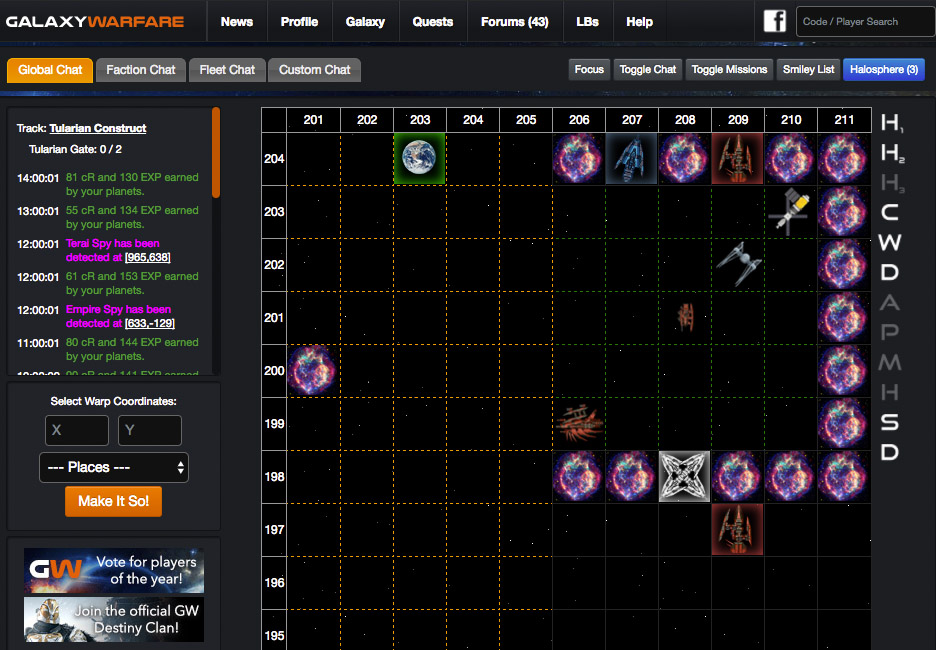Screen dimensions: 936x650
Task: Switch to the Faction Chat tab
Action: coord(141,70)
